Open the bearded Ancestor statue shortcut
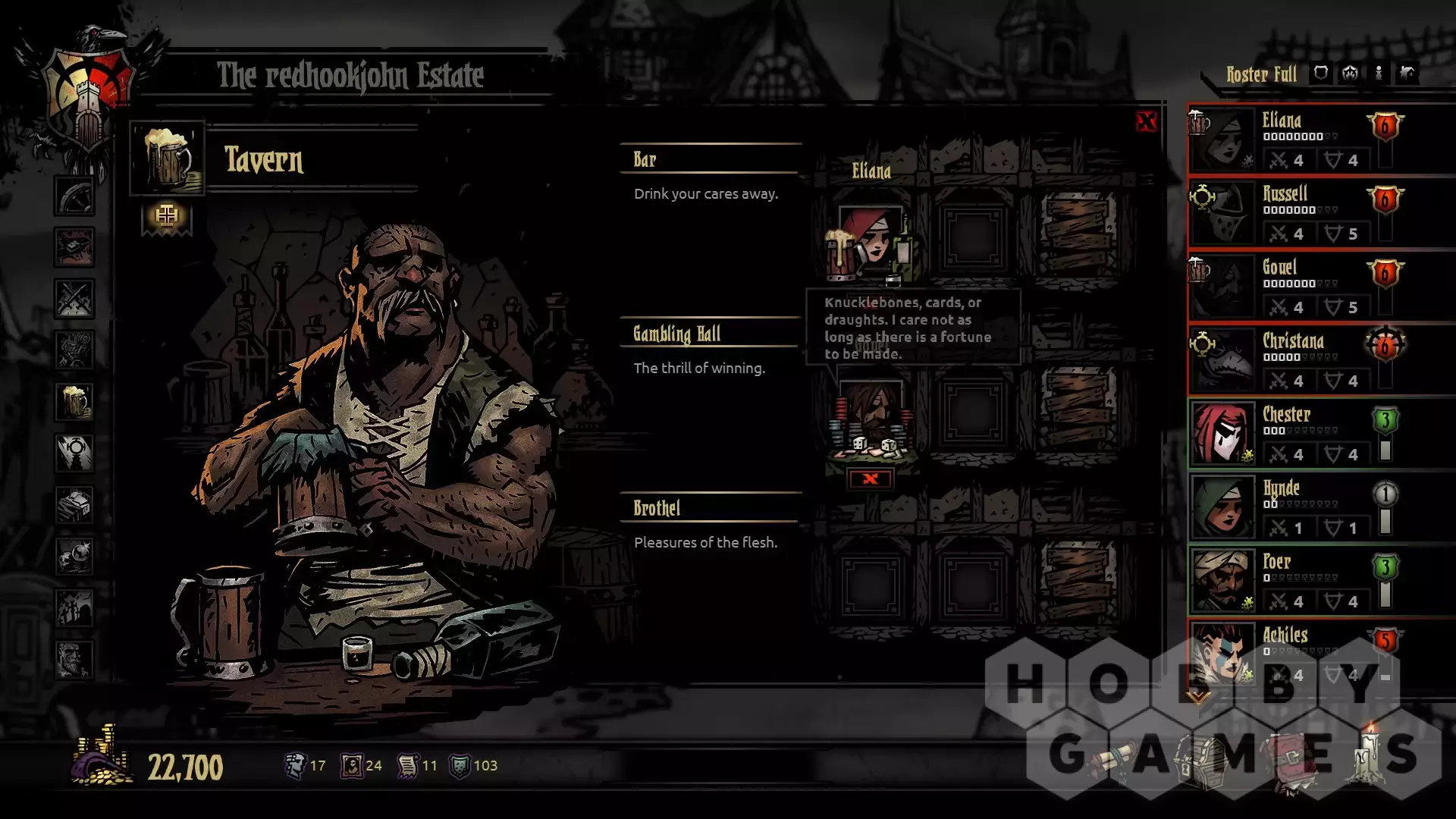1456x819 pixels. [x=74, y=660]
